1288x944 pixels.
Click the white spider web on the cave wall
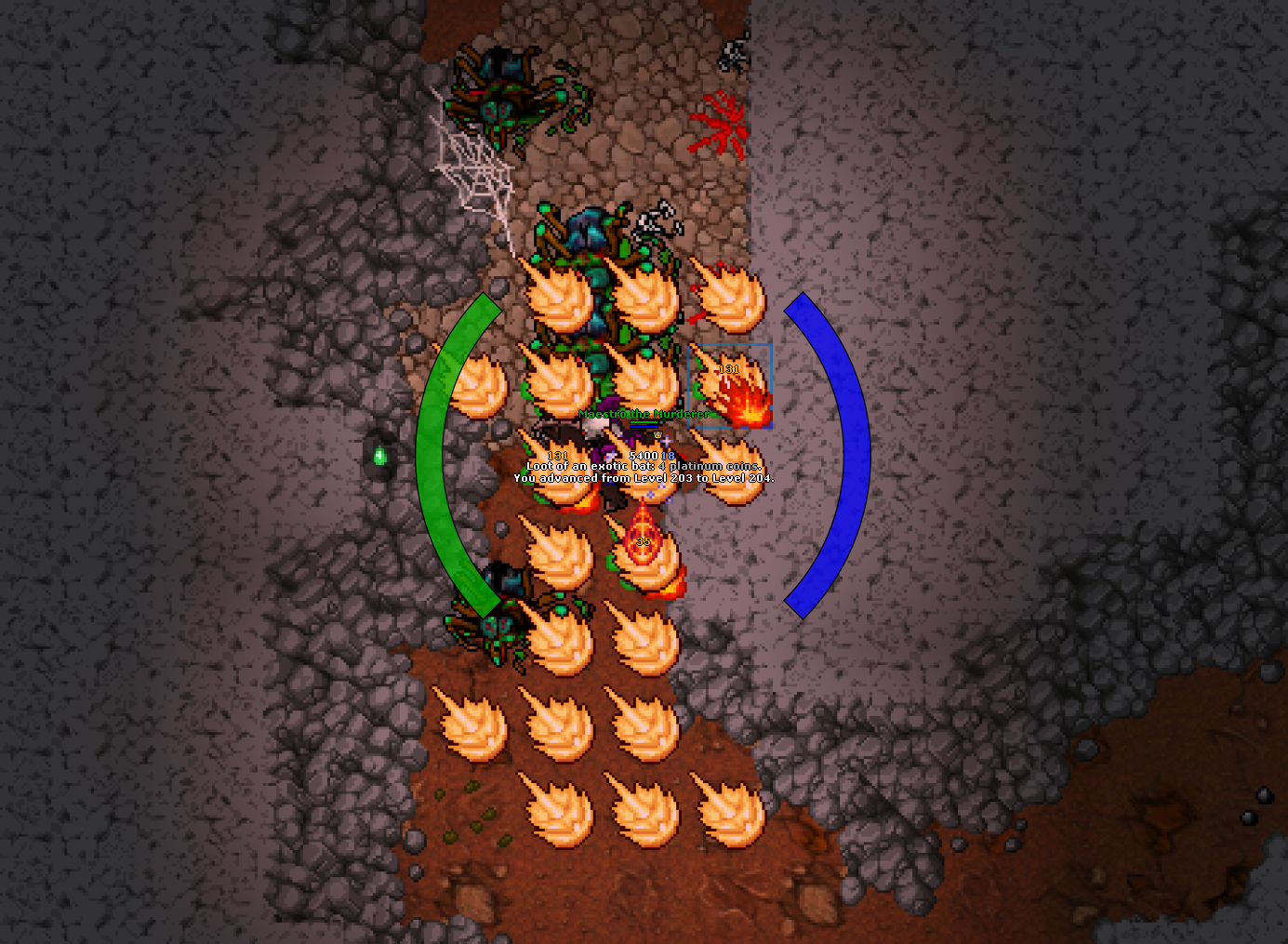click(x=474, y=163)
